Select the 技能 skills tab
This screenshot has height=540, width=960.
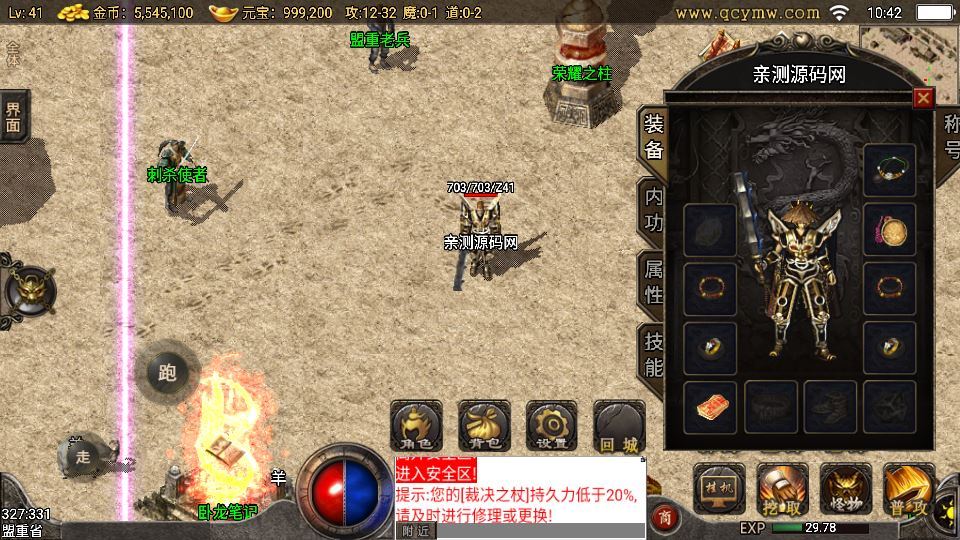653,353
